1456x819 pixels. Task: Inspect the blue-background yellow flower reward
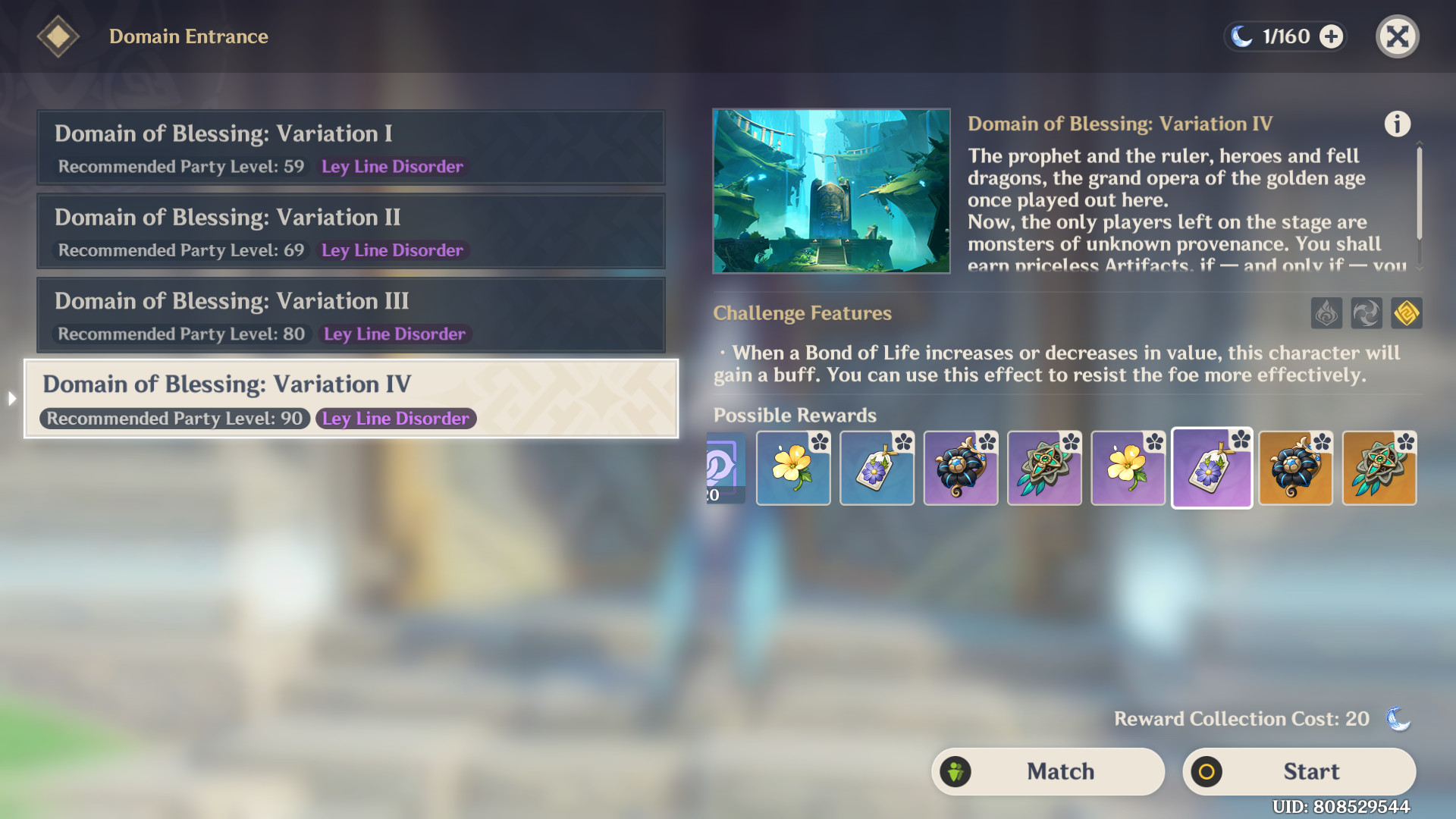(793, 469)
